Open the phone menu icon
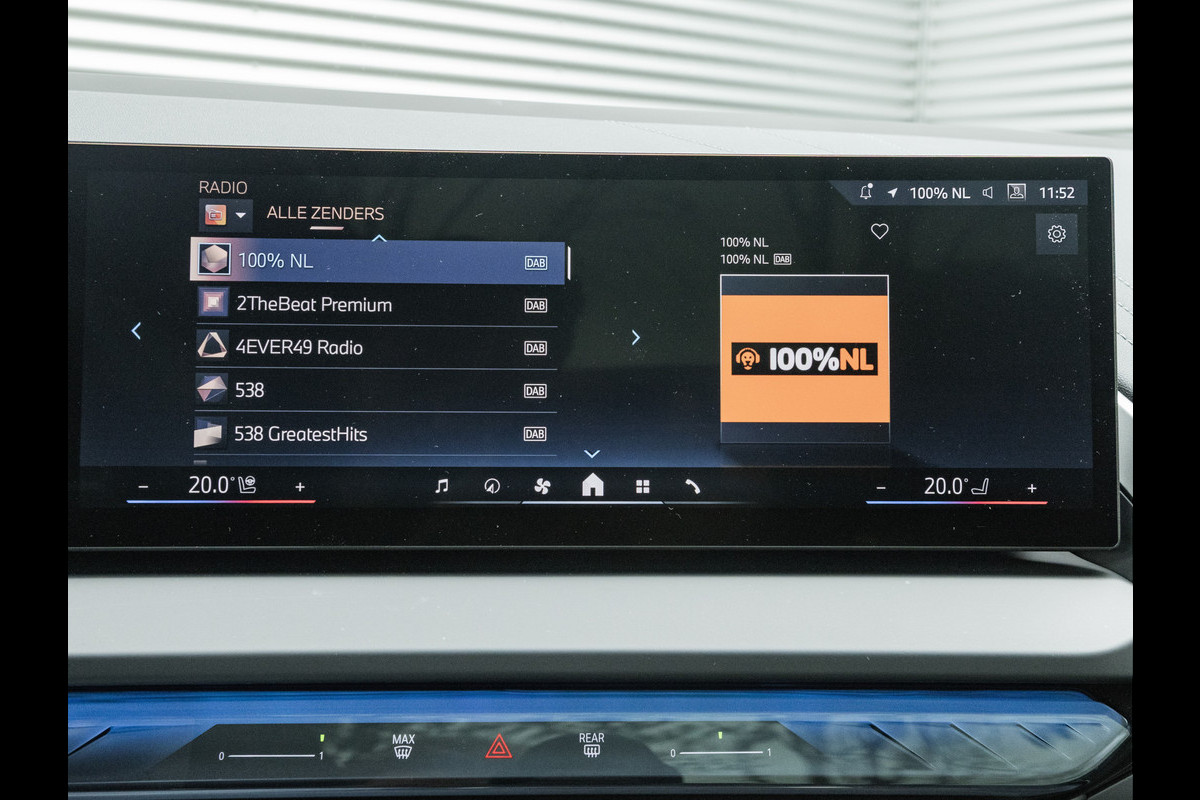The width and height of the screenshot is (1200, 800). pos(692,487)
